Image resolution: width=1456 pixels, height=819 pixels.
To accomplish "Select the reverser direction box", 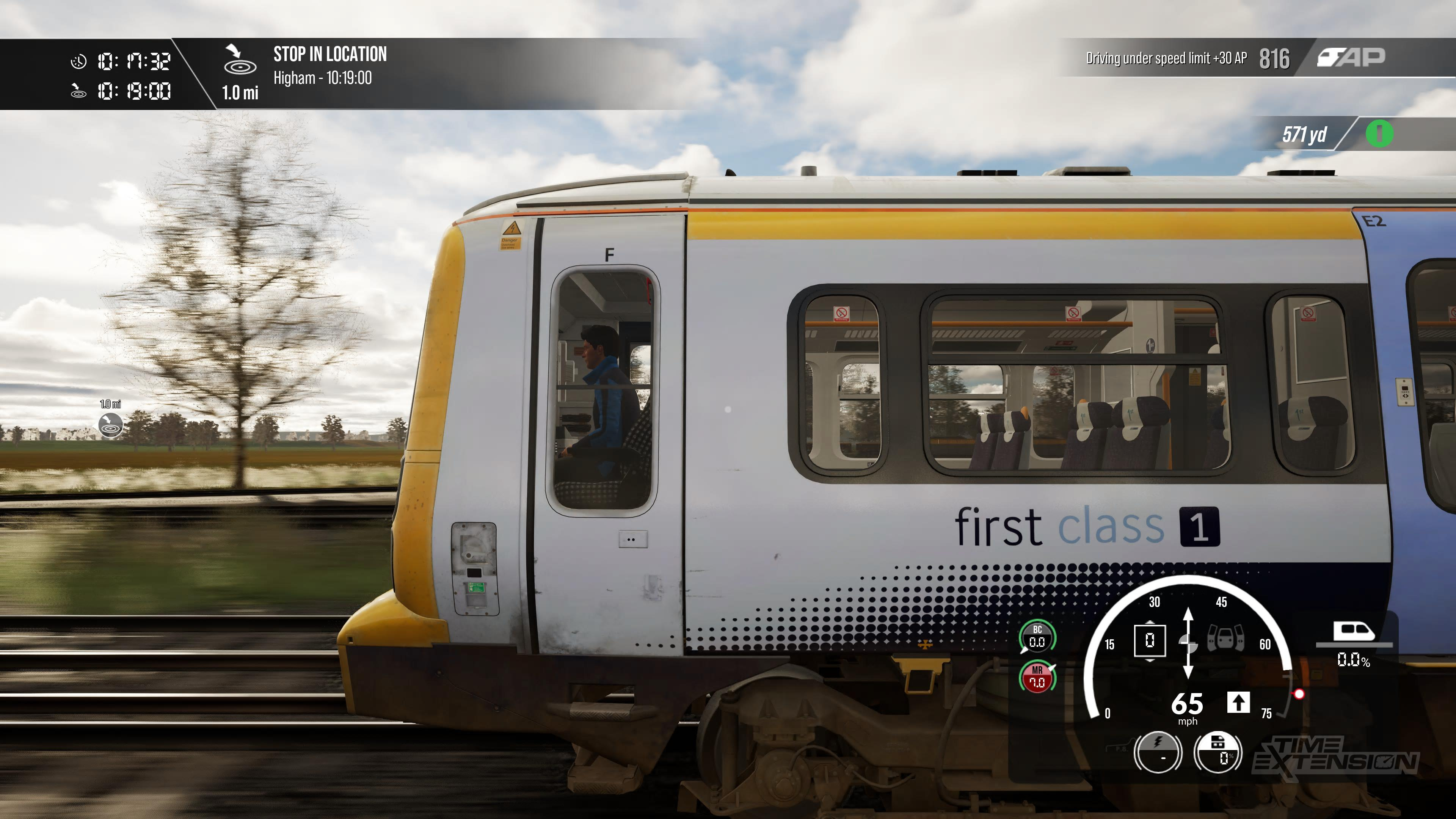I will [1150, 640].
